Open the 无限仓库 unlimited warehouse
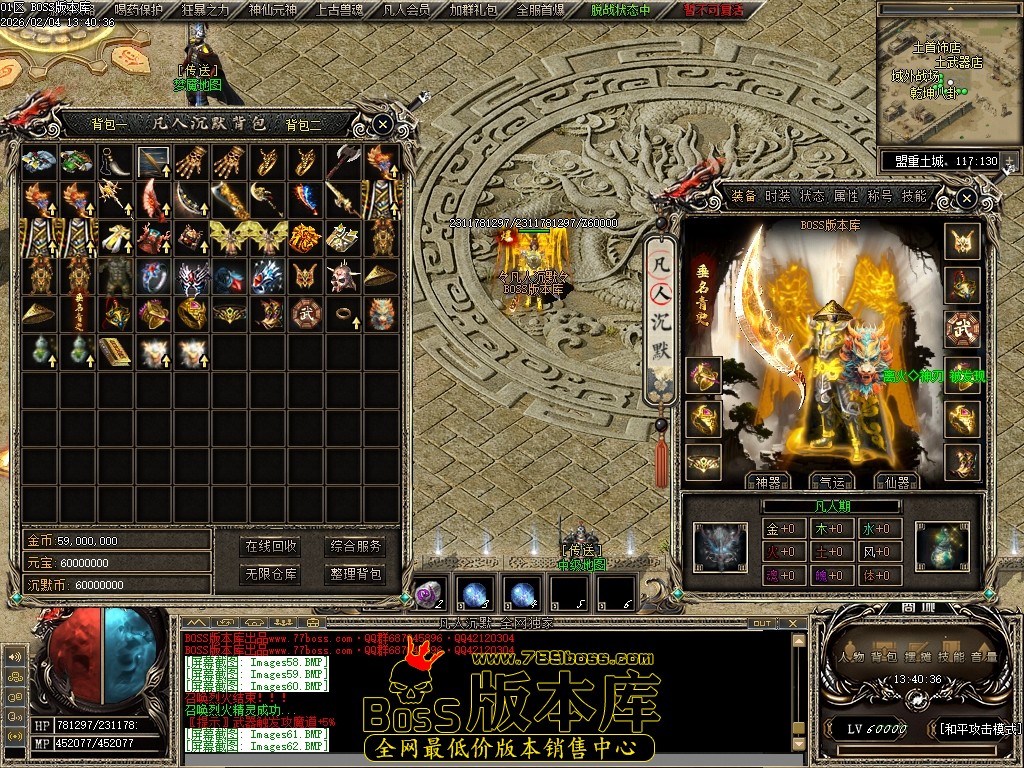 coord(271,574)
